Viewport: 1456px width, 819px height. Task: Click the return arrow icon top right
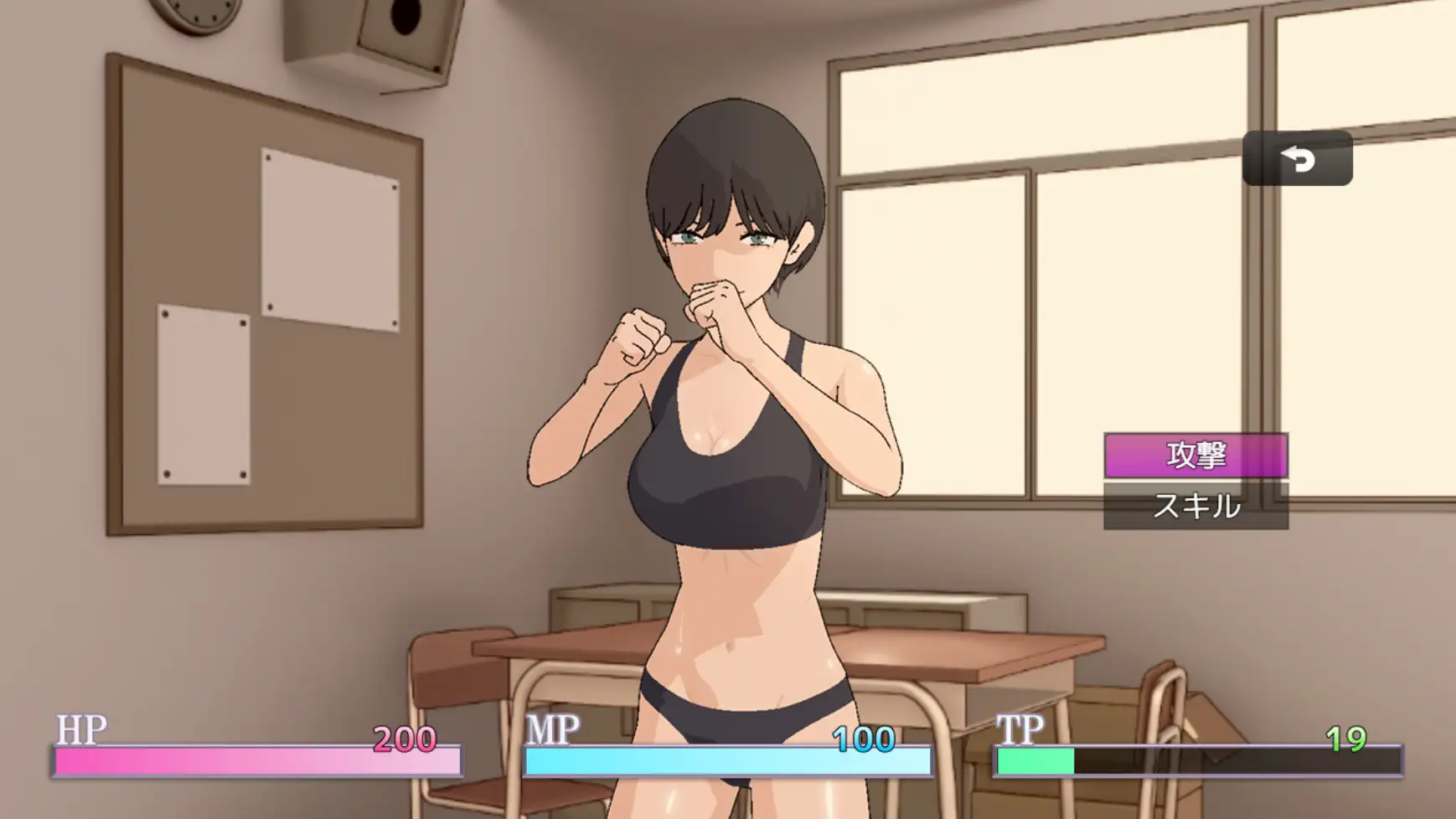pyautogui.click(x=1299, y=158)
